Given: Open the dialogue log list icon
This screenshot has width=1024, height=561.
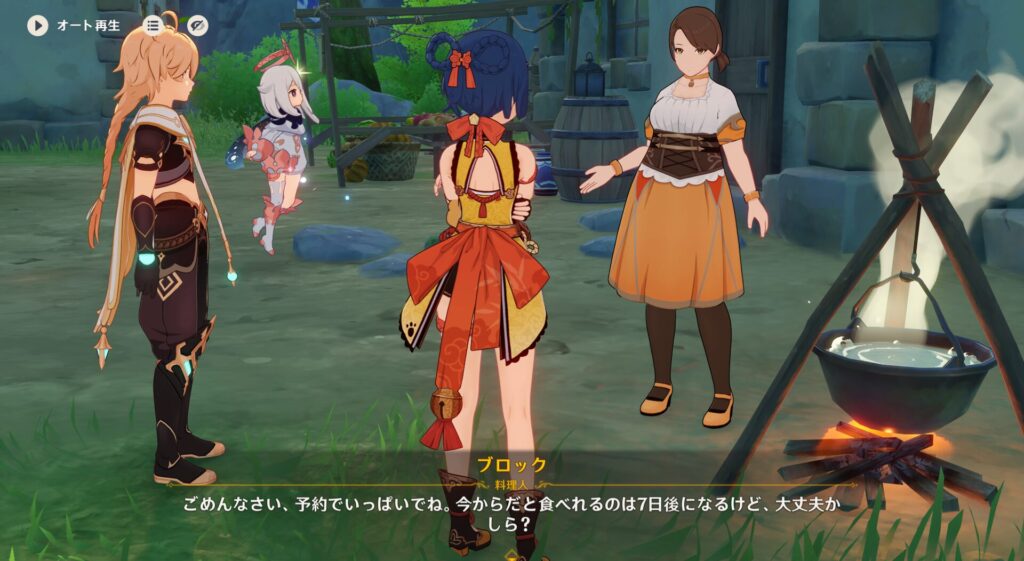Looking at the screenshot, I should tap(153, 25).
